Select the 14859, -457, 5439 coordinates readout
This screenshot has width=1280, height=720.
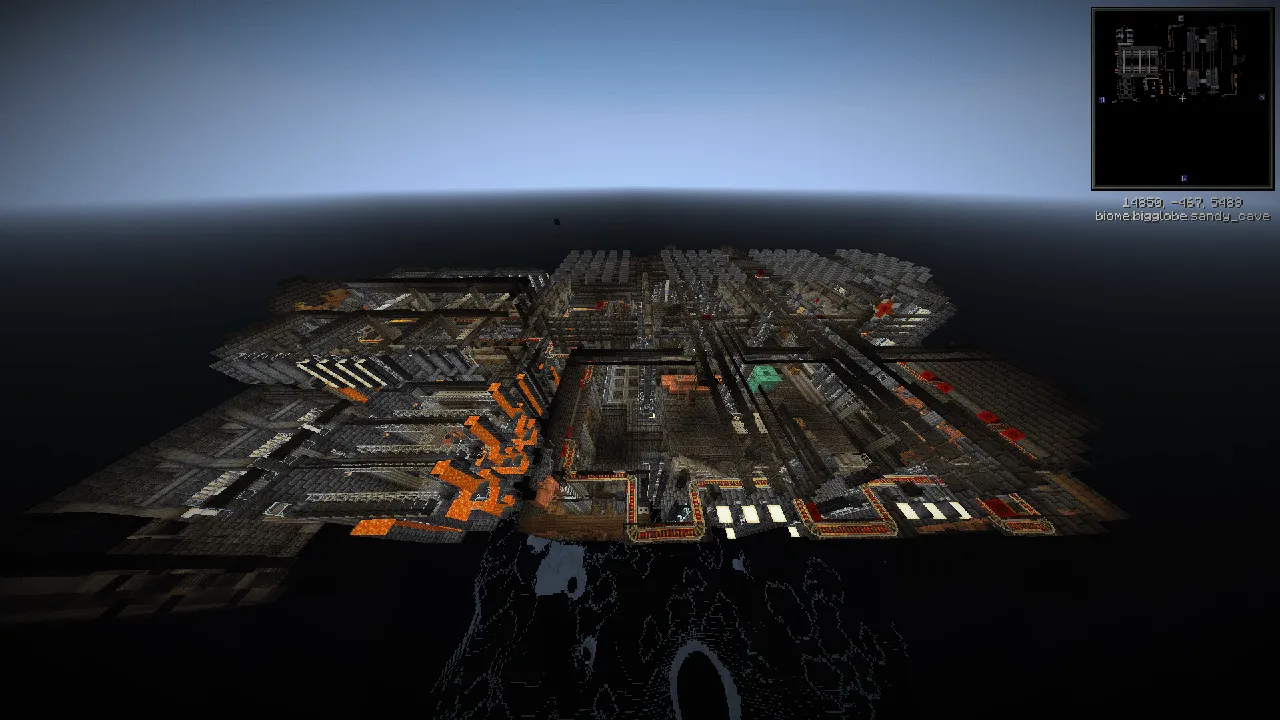(1183, 203)
